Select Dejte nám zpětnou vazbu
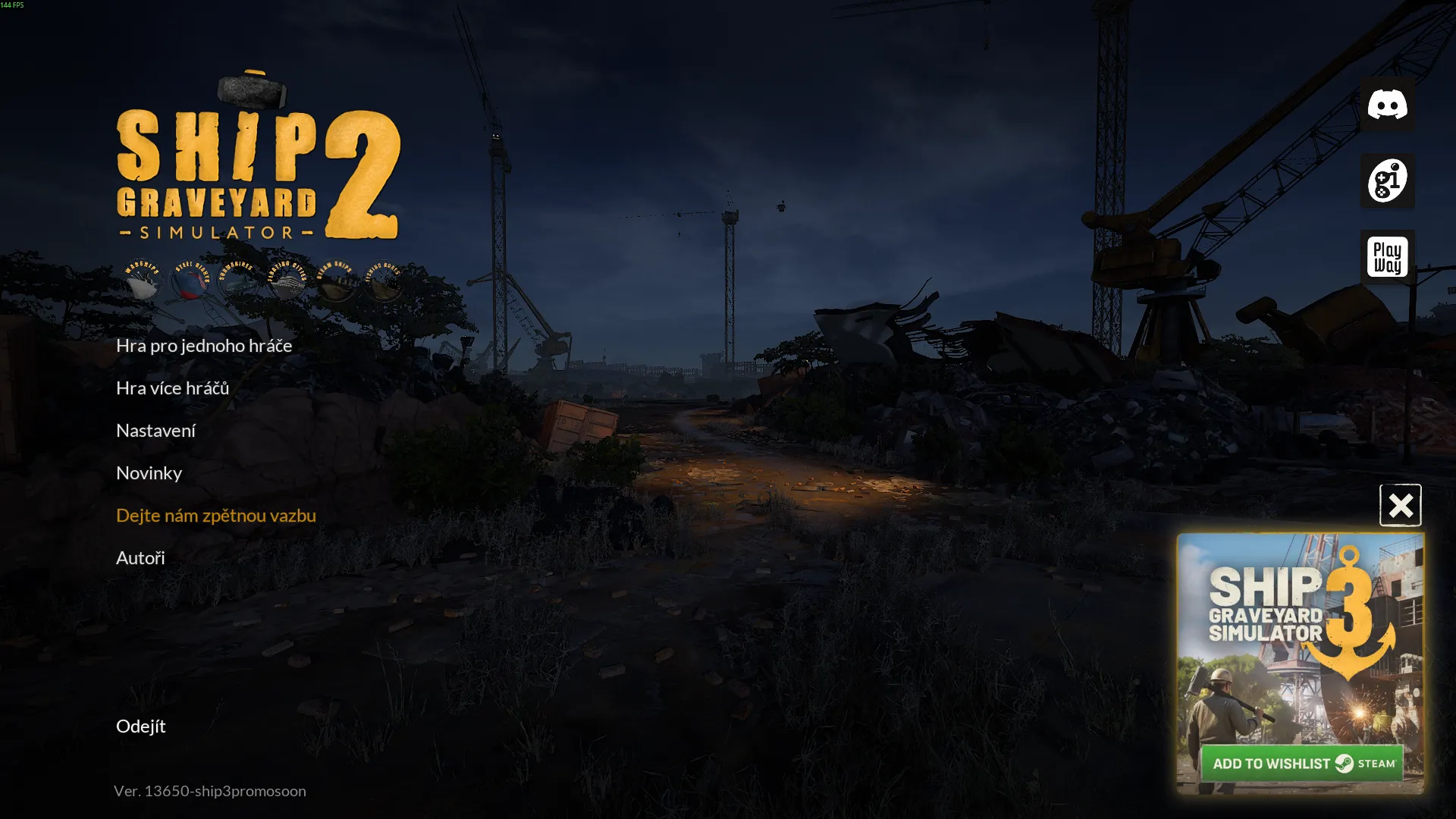1456x819 pixels. (215, 515)
